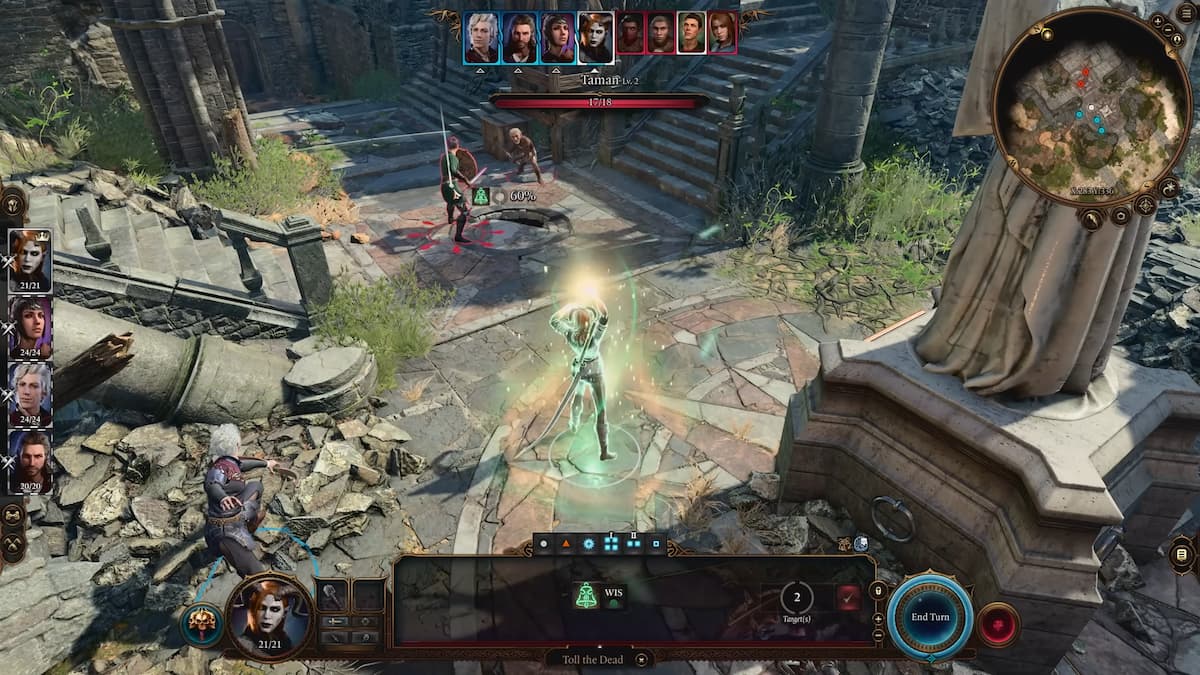Select the Toll the Dead bell spell icon
This screenshot has height=675, width=1200.
click(x=586, y=596)
